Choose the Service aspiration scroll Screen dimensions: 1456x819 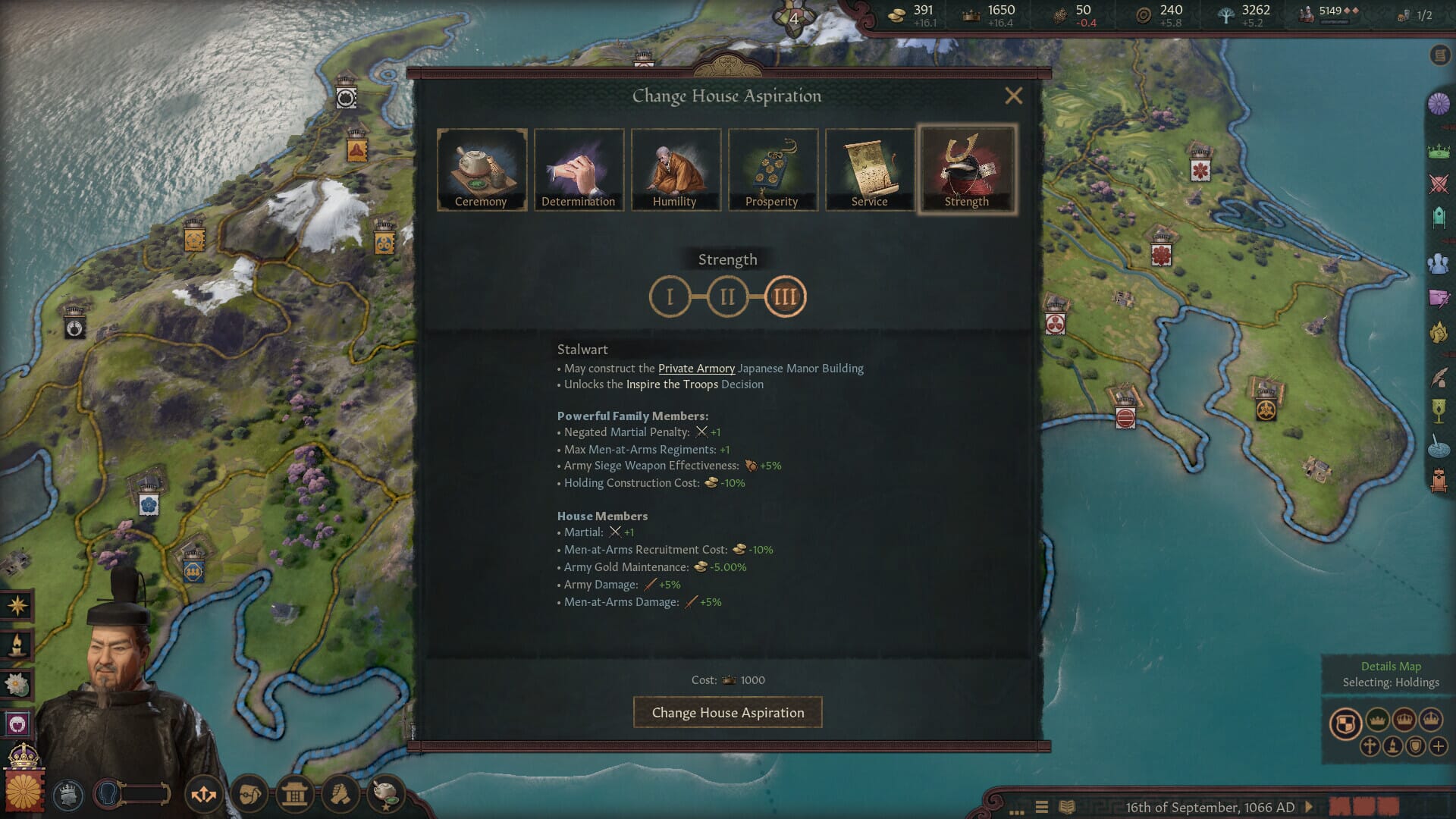pyautogui.click(x=869, y=169)
